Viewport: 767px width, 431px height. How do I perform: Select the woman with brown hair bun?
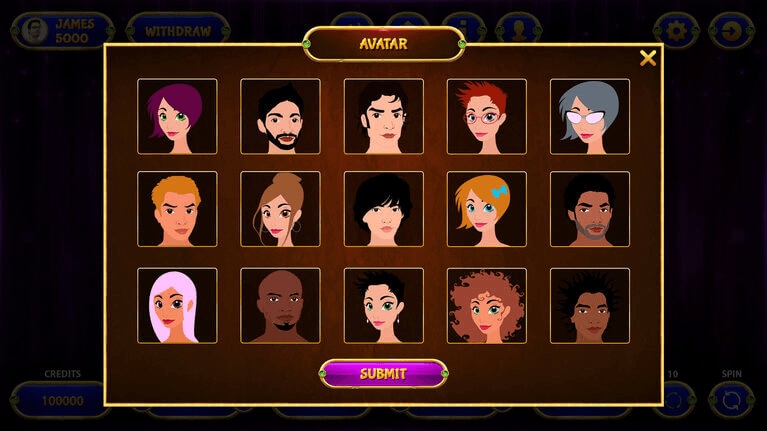tap(280, 209)
